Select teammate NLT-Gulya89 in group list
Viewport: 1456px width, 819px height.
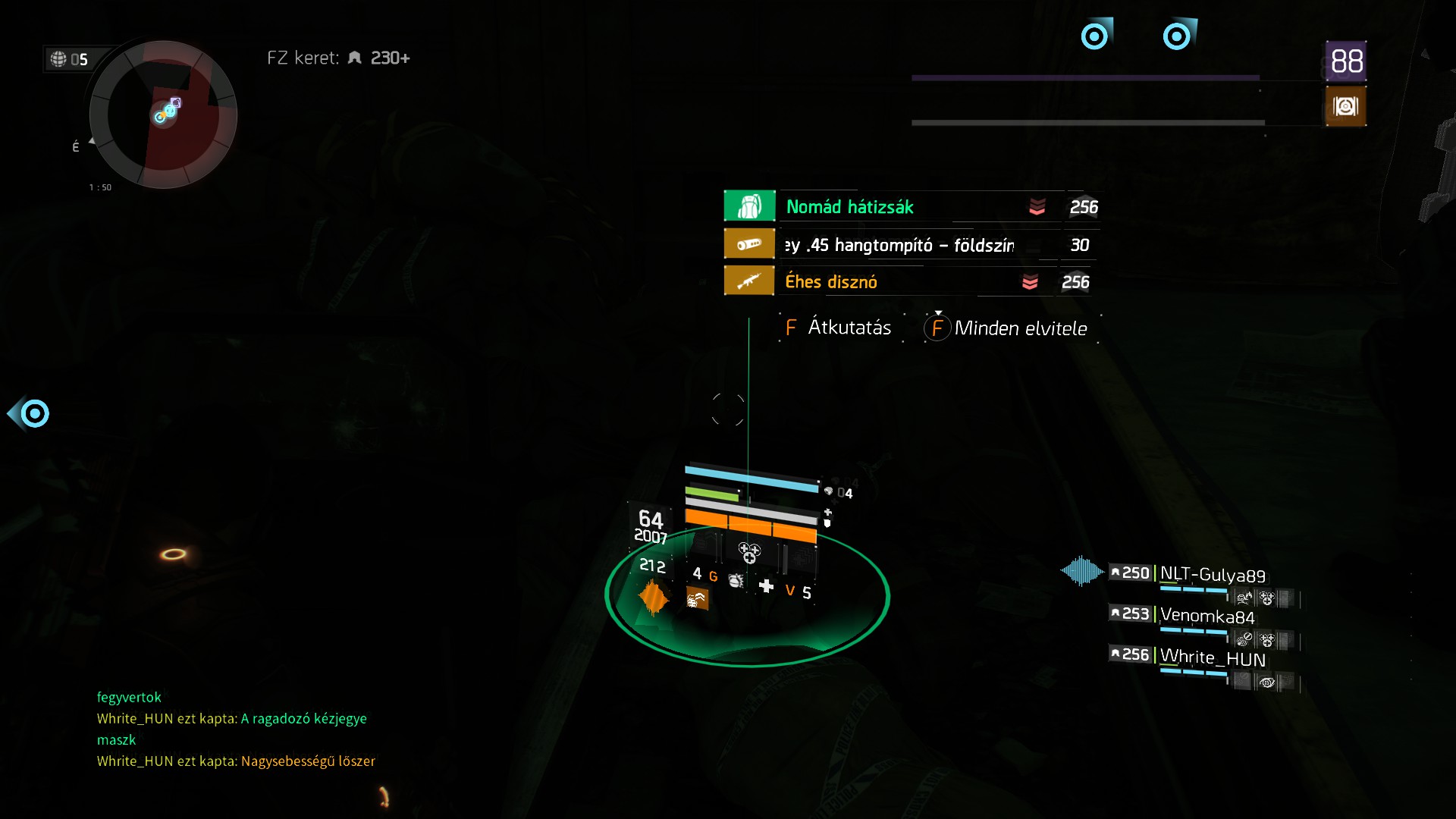click(x=1212, y=574)
